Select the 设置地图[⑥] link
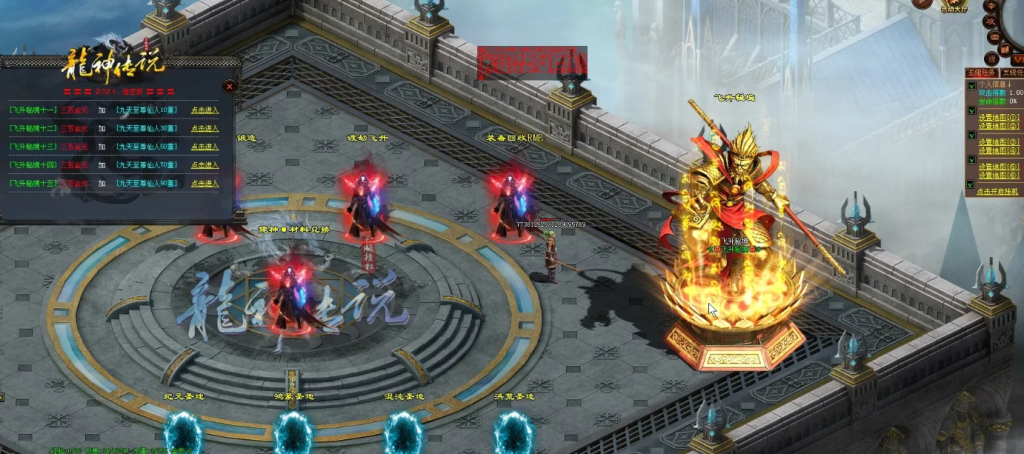The height and width of the screenshot is (454, 1024). point(999,176)
